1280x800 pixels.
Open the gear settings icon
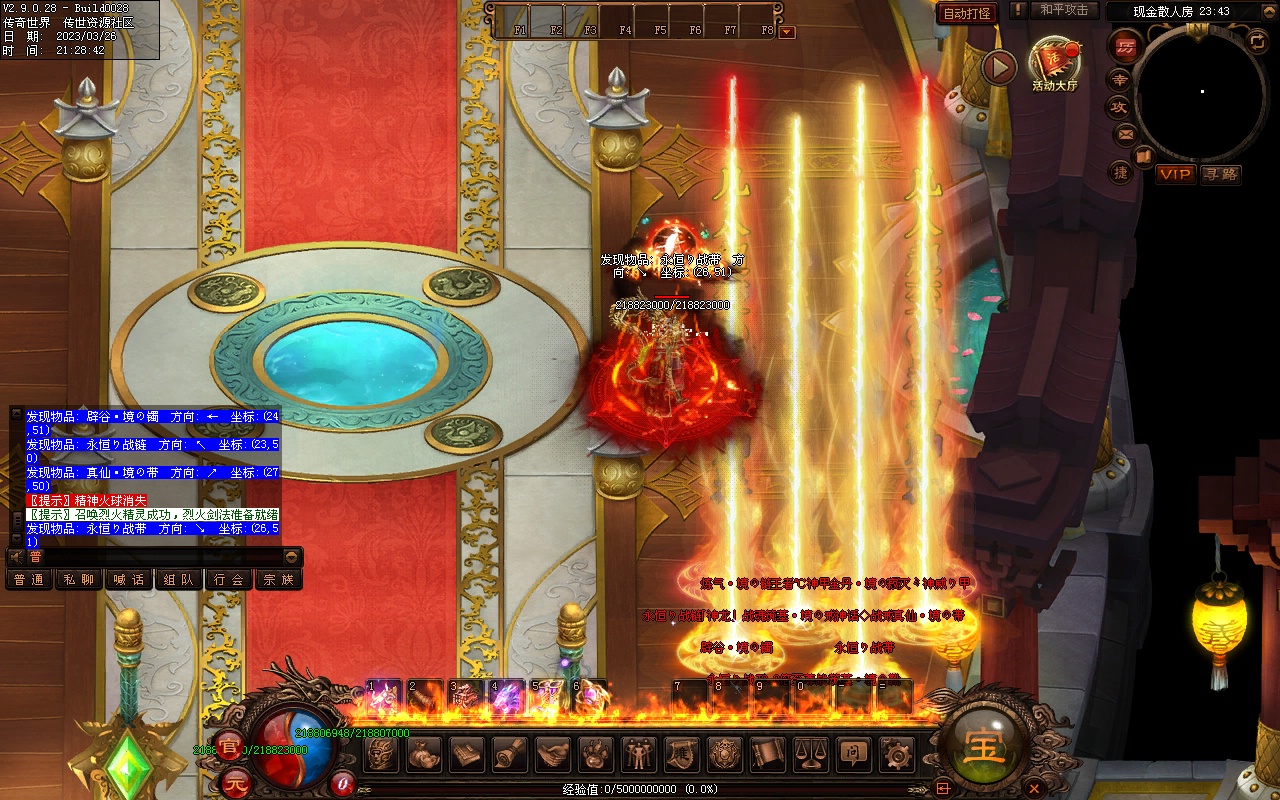click(897, 754)
